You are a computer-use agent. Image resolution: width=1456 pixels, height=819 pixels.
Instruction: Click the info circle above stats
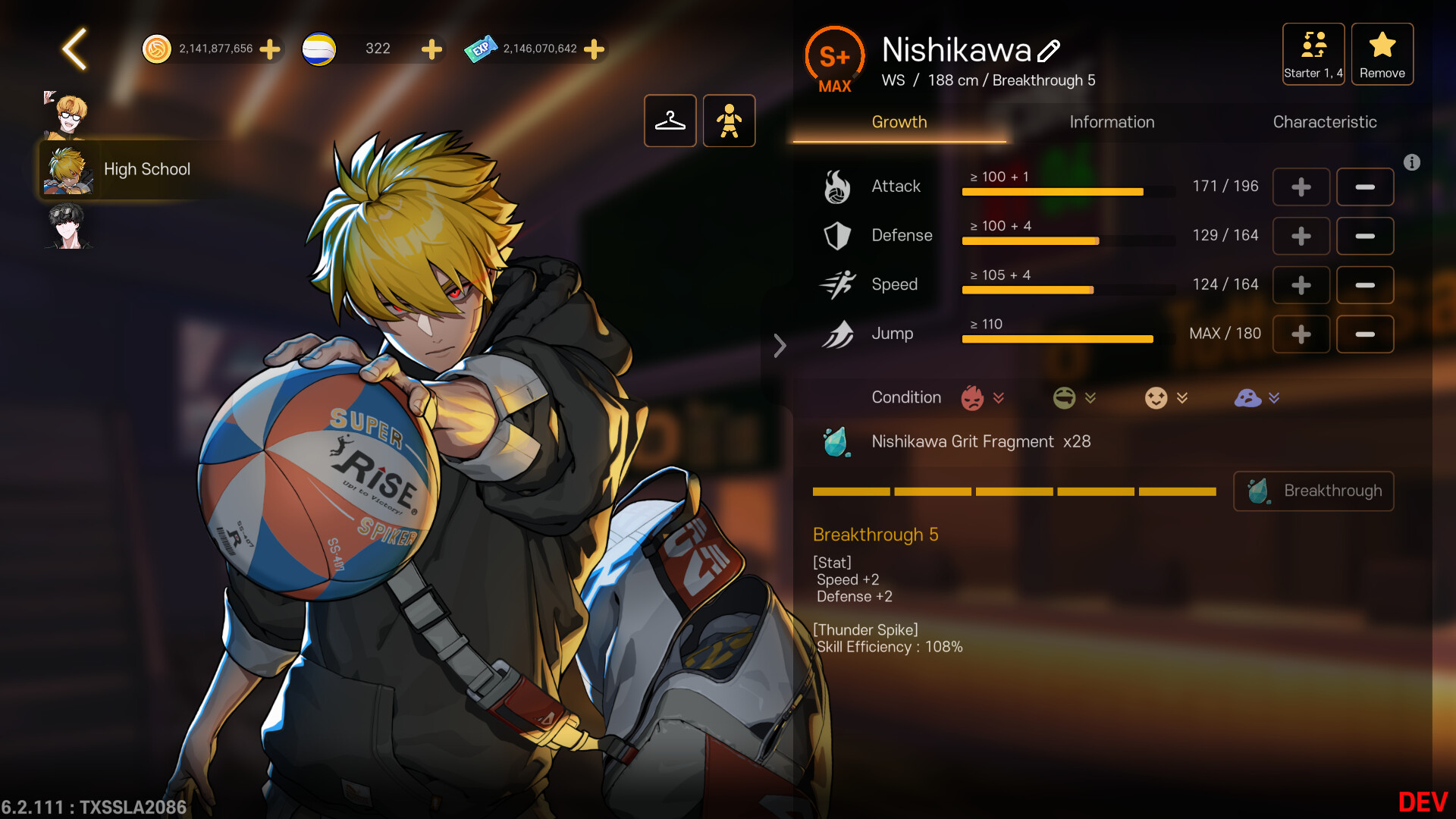[x=1412, y=162]
